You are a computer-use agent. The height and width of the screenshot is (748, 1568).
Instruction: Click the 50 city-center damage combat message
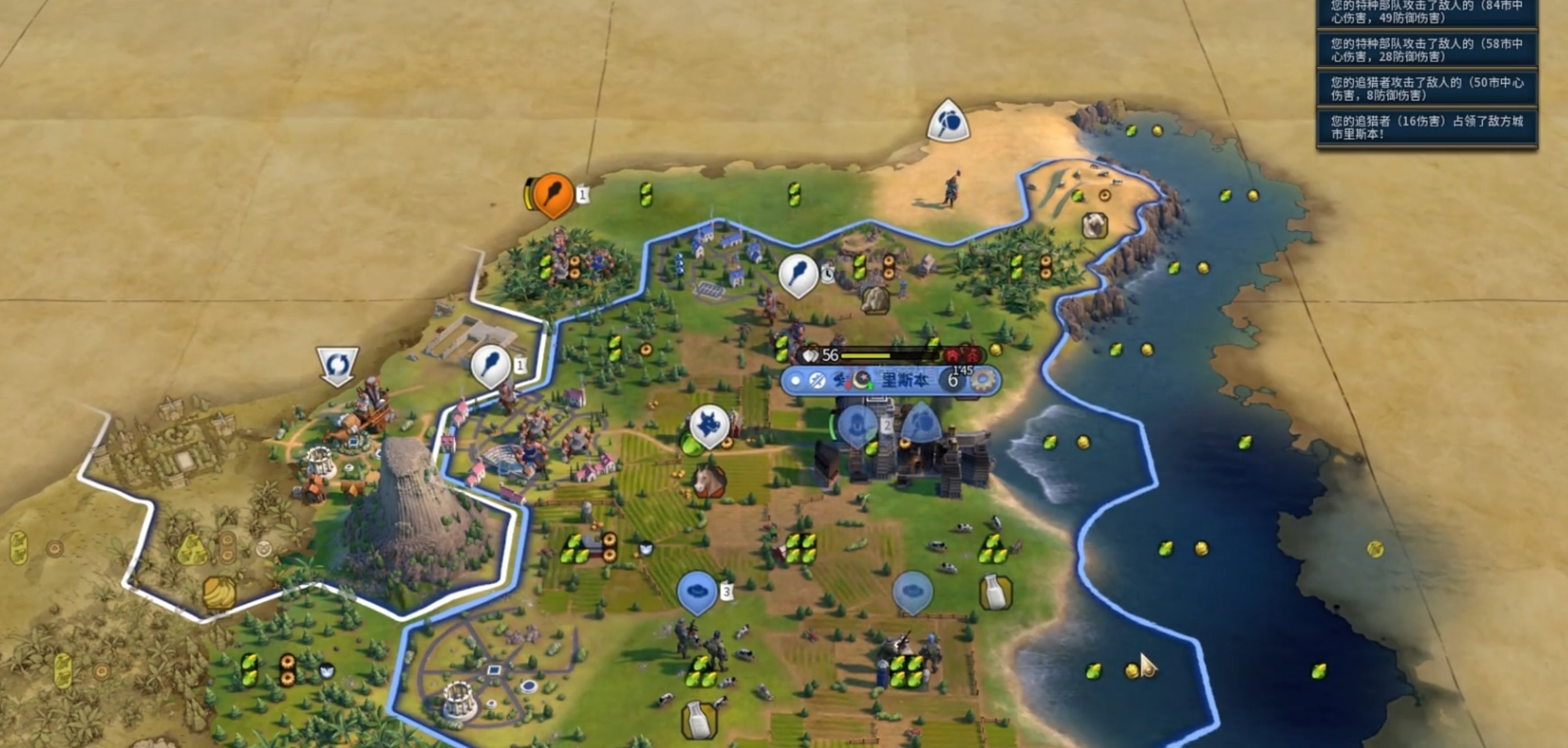(1426, 89)
